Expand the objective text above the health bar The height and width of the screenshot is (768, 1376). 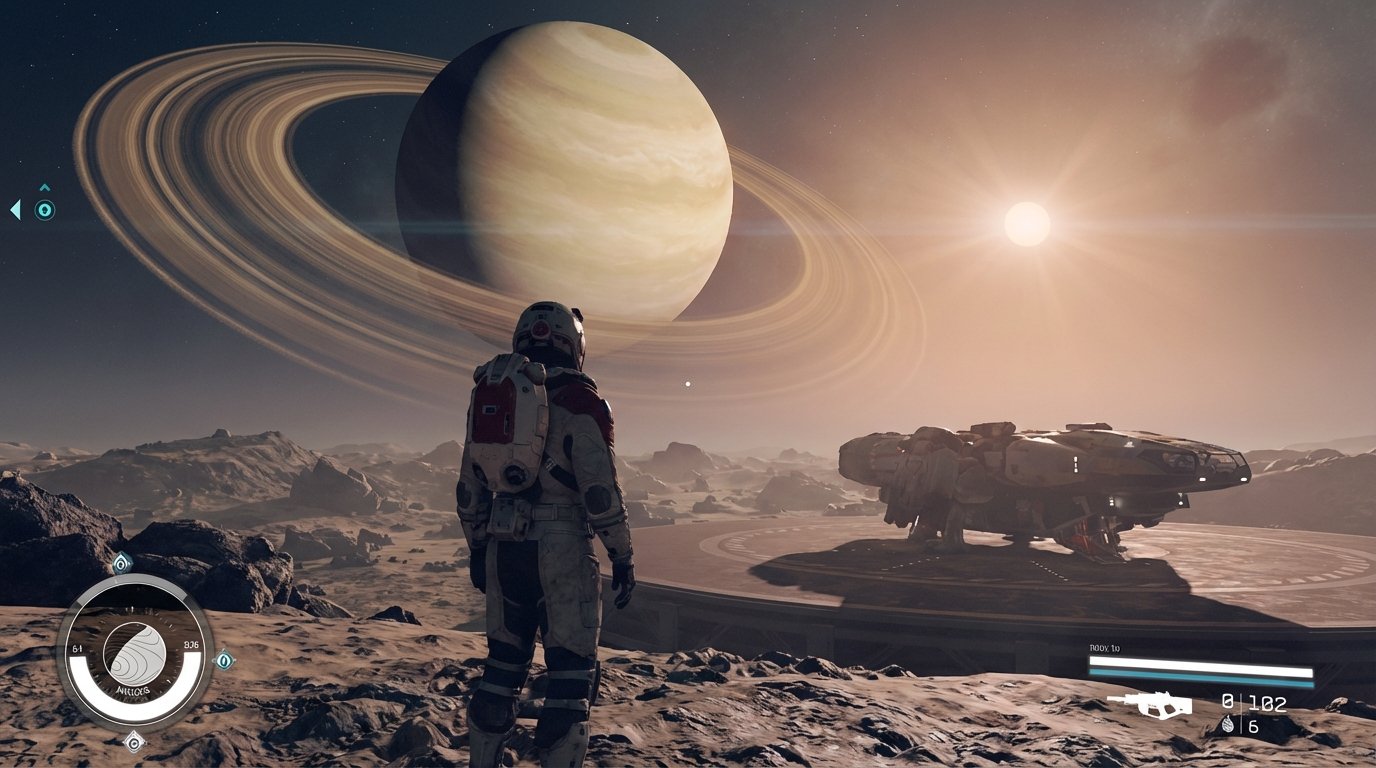1104,647
